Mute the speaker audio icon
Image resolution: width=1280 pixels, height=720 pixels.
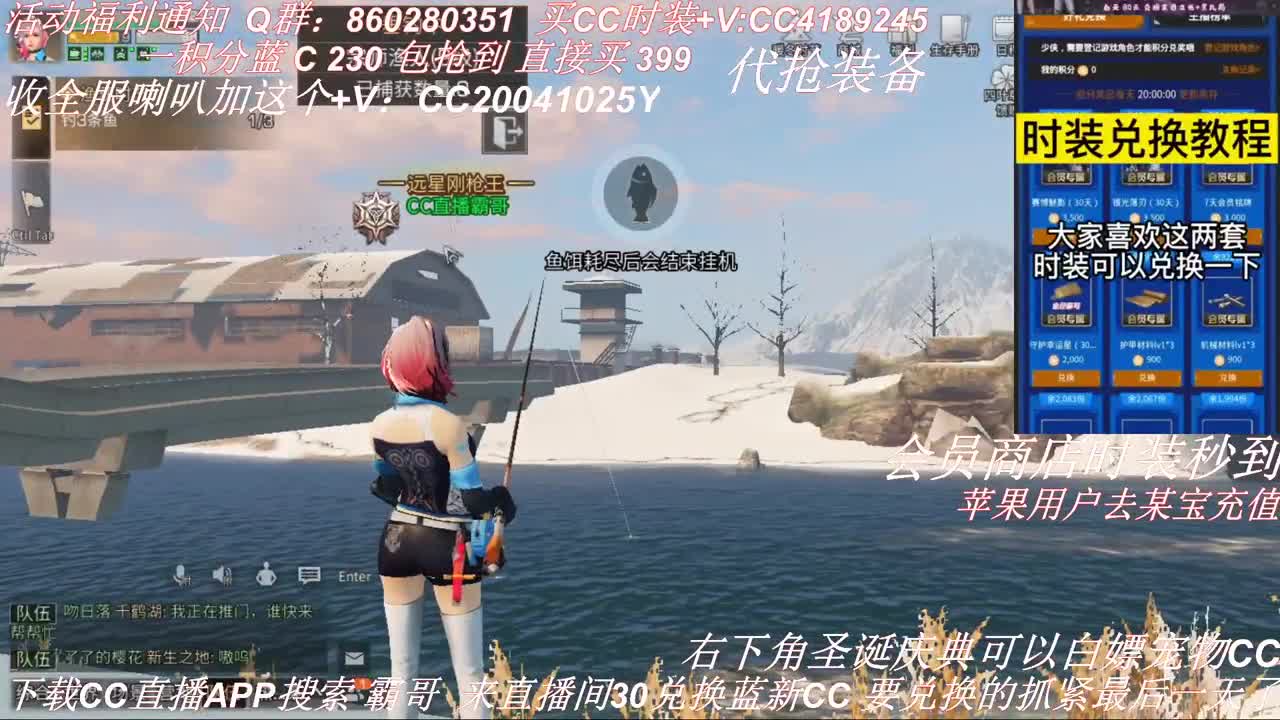[221, 575]
